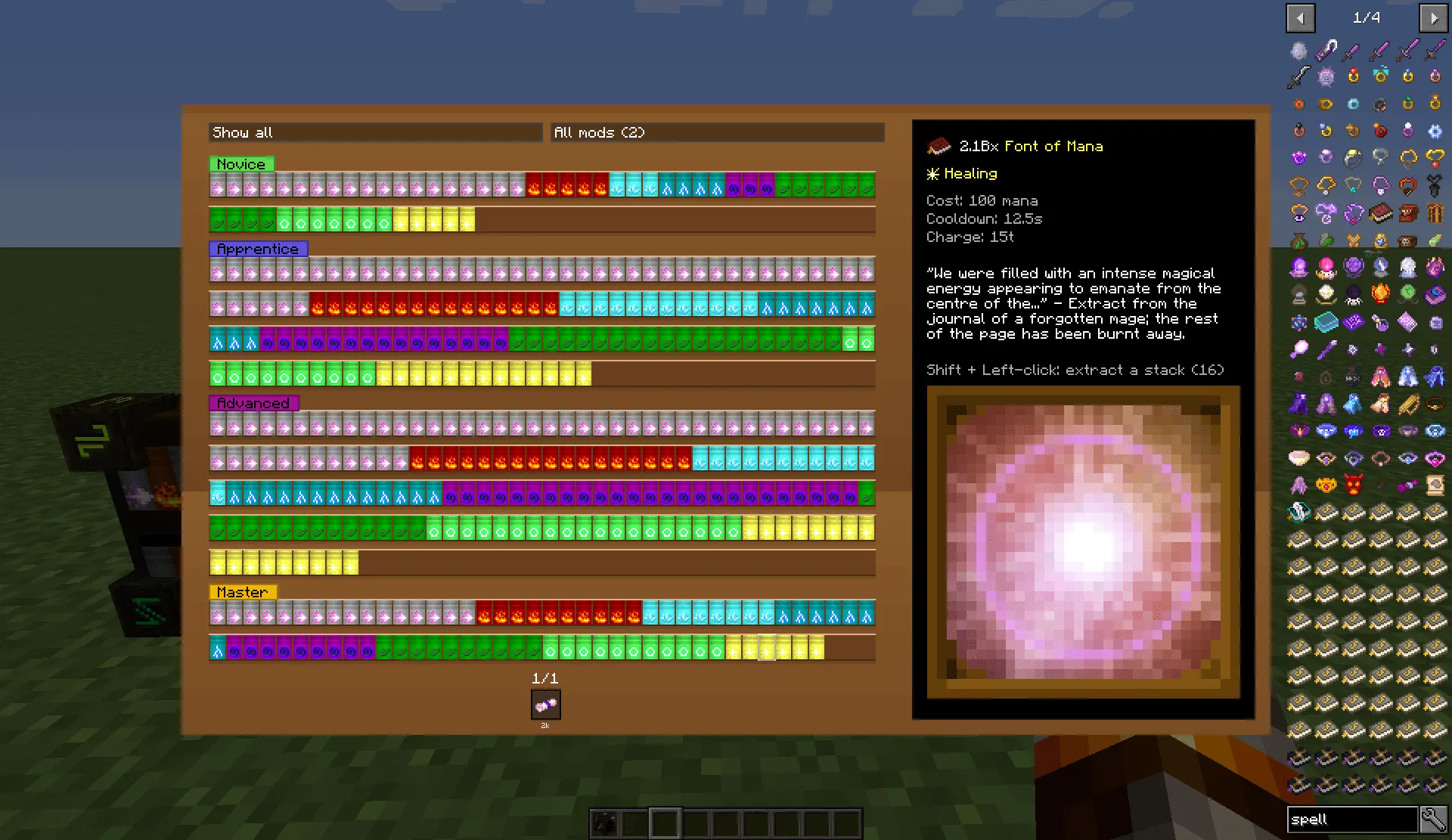This screenshot has height=840, width=1452.
Task: Click the skull chest icon in the item list
Action: 1406,242
